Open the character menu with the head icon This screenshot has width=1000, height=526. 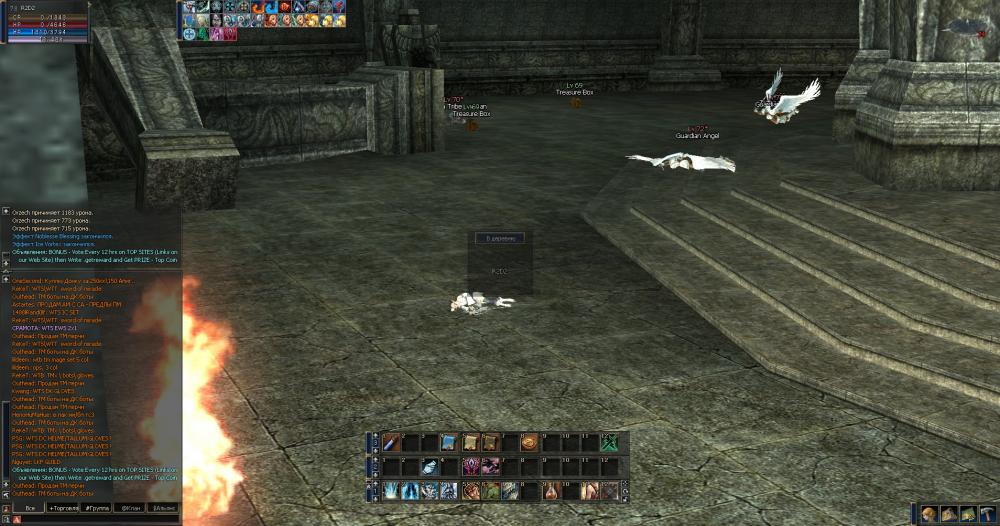tap(928, 514)
